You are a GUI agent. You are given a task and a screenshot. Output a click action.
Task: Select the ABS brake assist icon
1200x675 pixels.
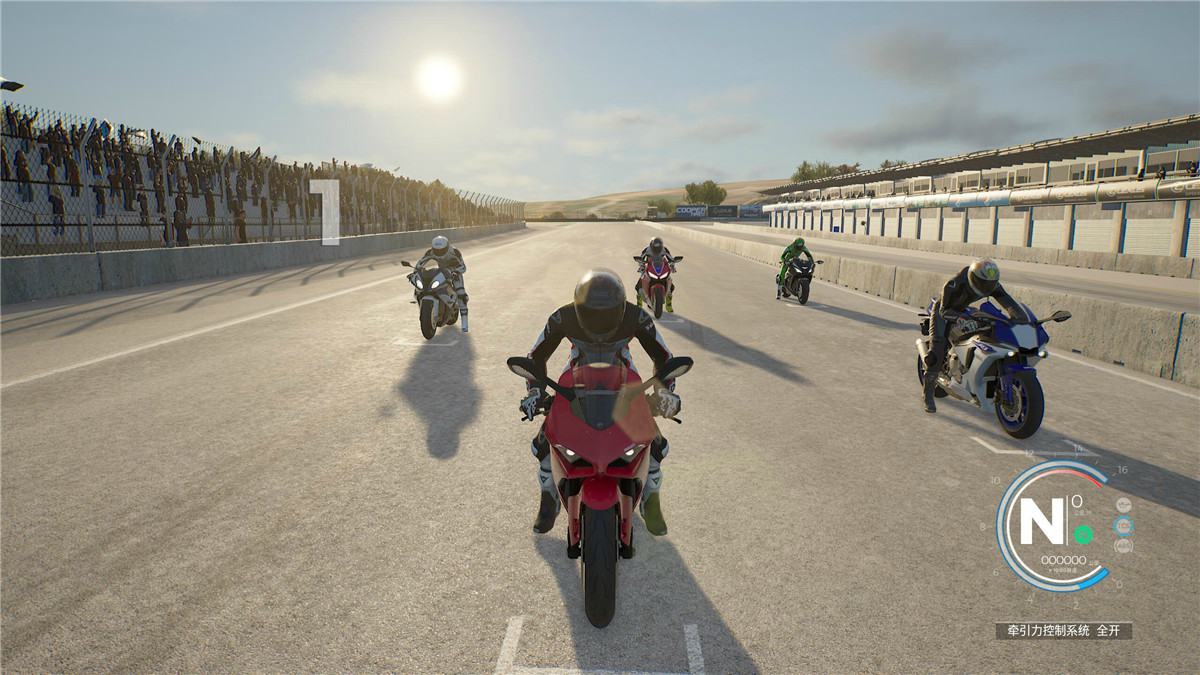click(x=1124, y=546)
